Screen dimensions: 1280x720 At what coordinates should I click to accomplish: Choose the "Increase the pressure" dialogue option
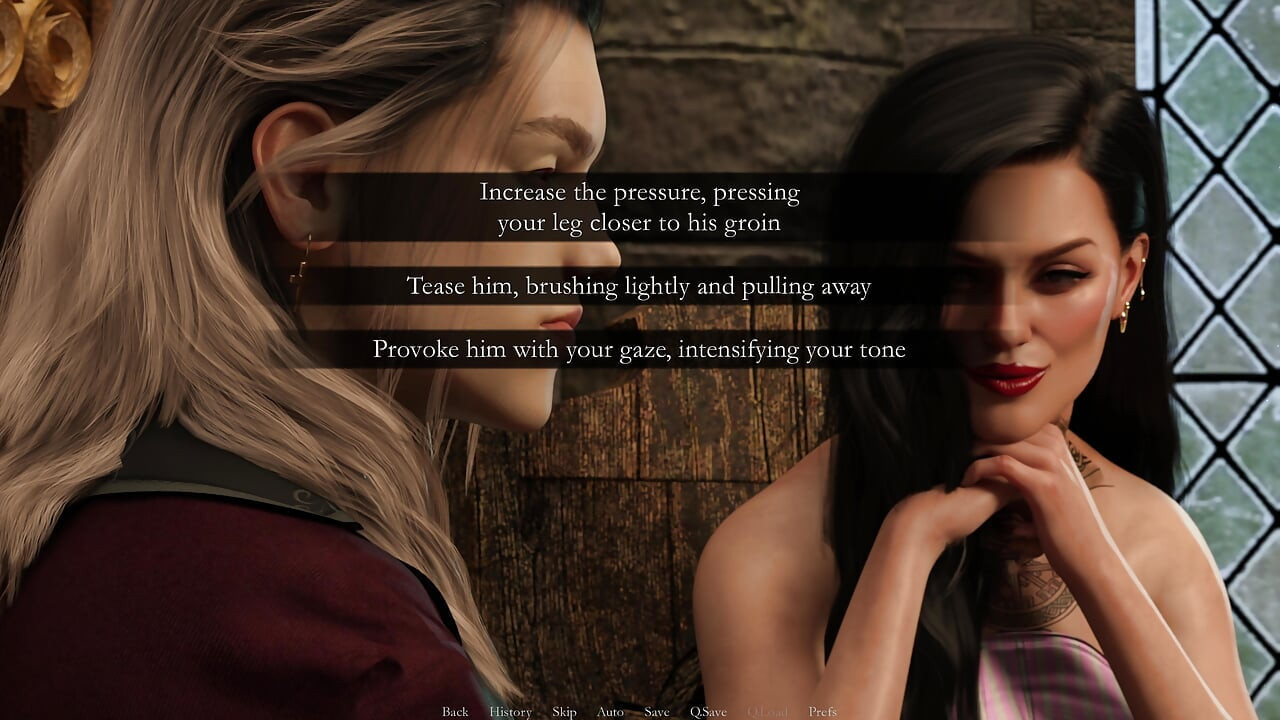point(639,207)
